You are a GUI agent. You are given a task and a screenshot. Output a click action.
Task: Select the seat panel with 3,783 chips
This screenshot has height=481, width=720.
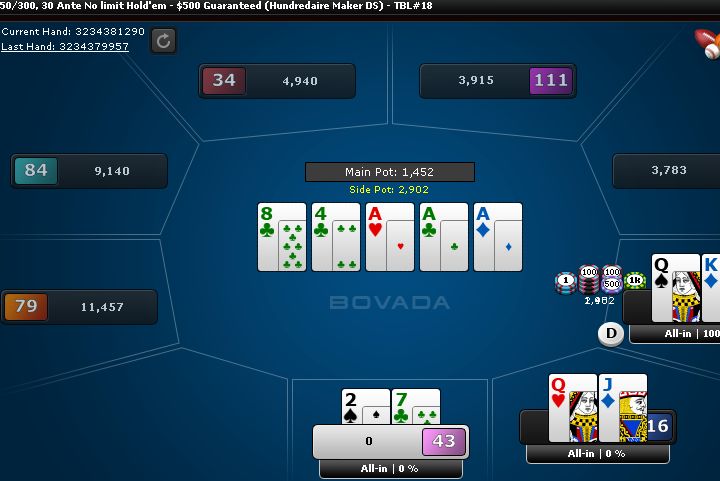[666, 171]
